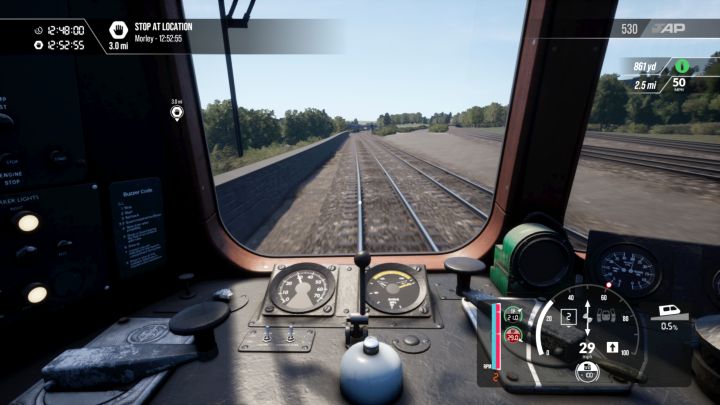Image resolution: width=720 pixels, height=405 pixels.
Task: Click the gear number box on the speedometer
Action: [568, 317]
